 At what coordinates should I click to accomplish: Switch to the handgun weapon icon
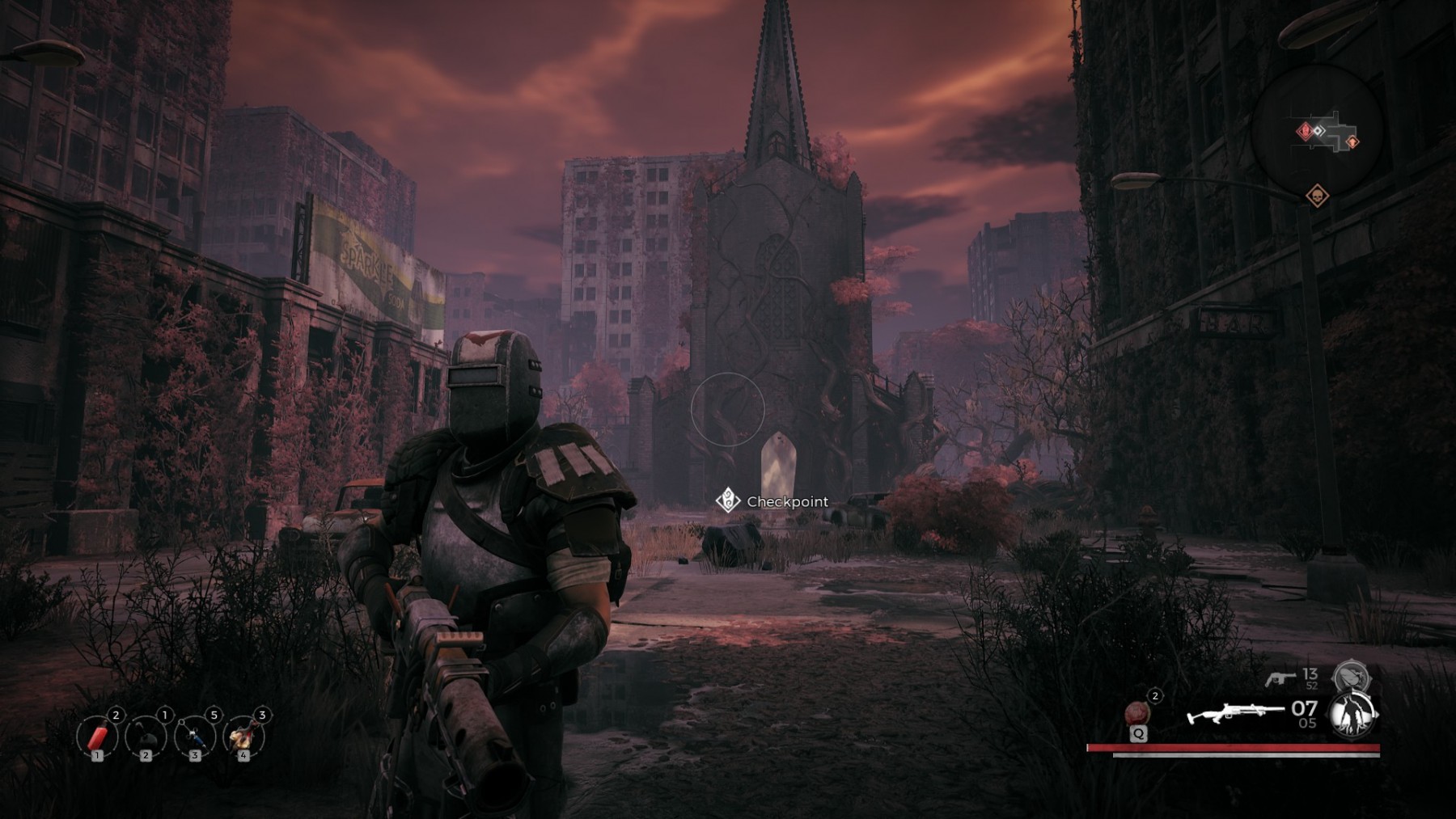pos(1280,678)
